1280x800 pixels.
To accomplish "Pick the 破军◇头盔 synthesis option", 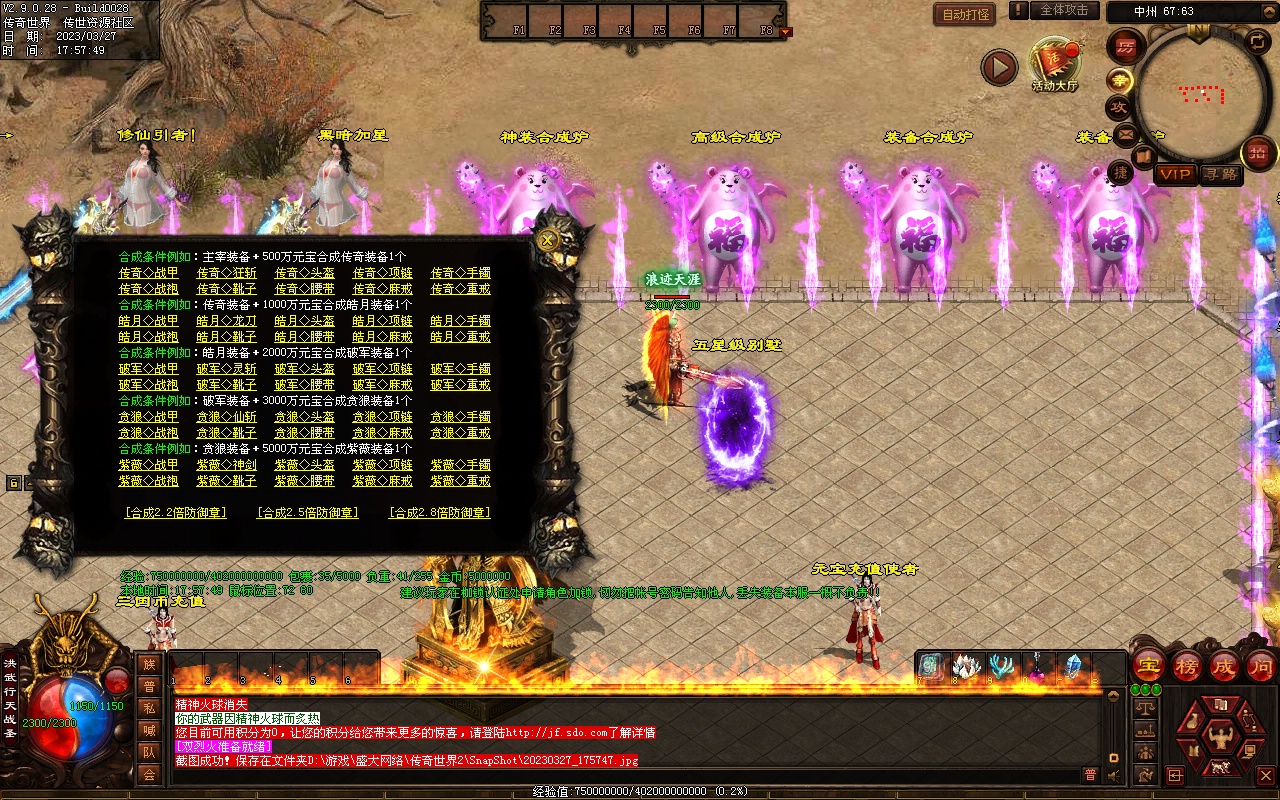I will (304, 369).
